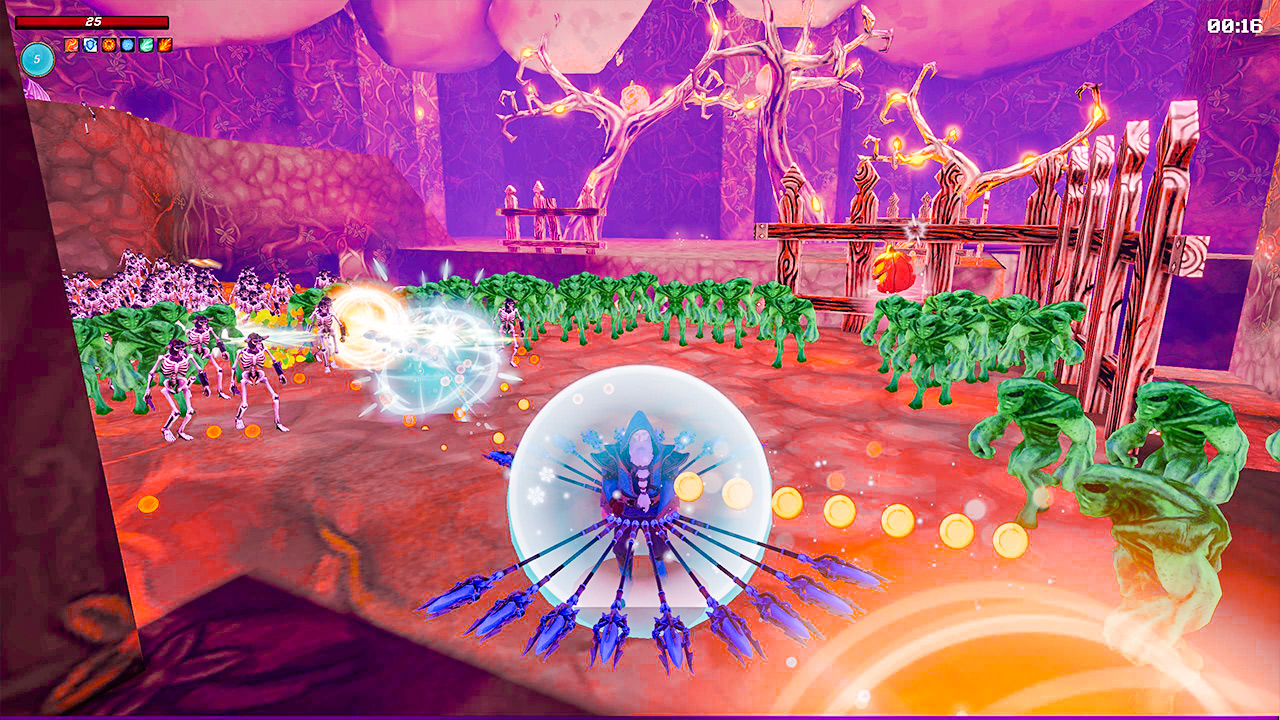This screenshot has width=1280, height=720.
Task: Click the 00:16 match timer
Action: click(x=1234, y=28)
